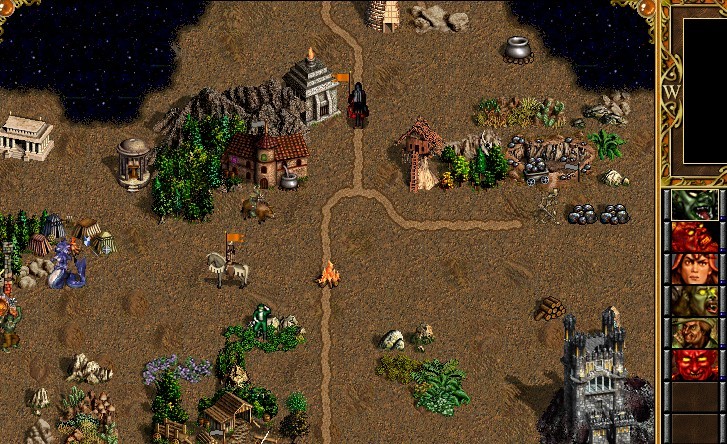Pick the red grinning devil hero portrait
Viewport: 727px width, 444px height.
(x=694, y=364)
